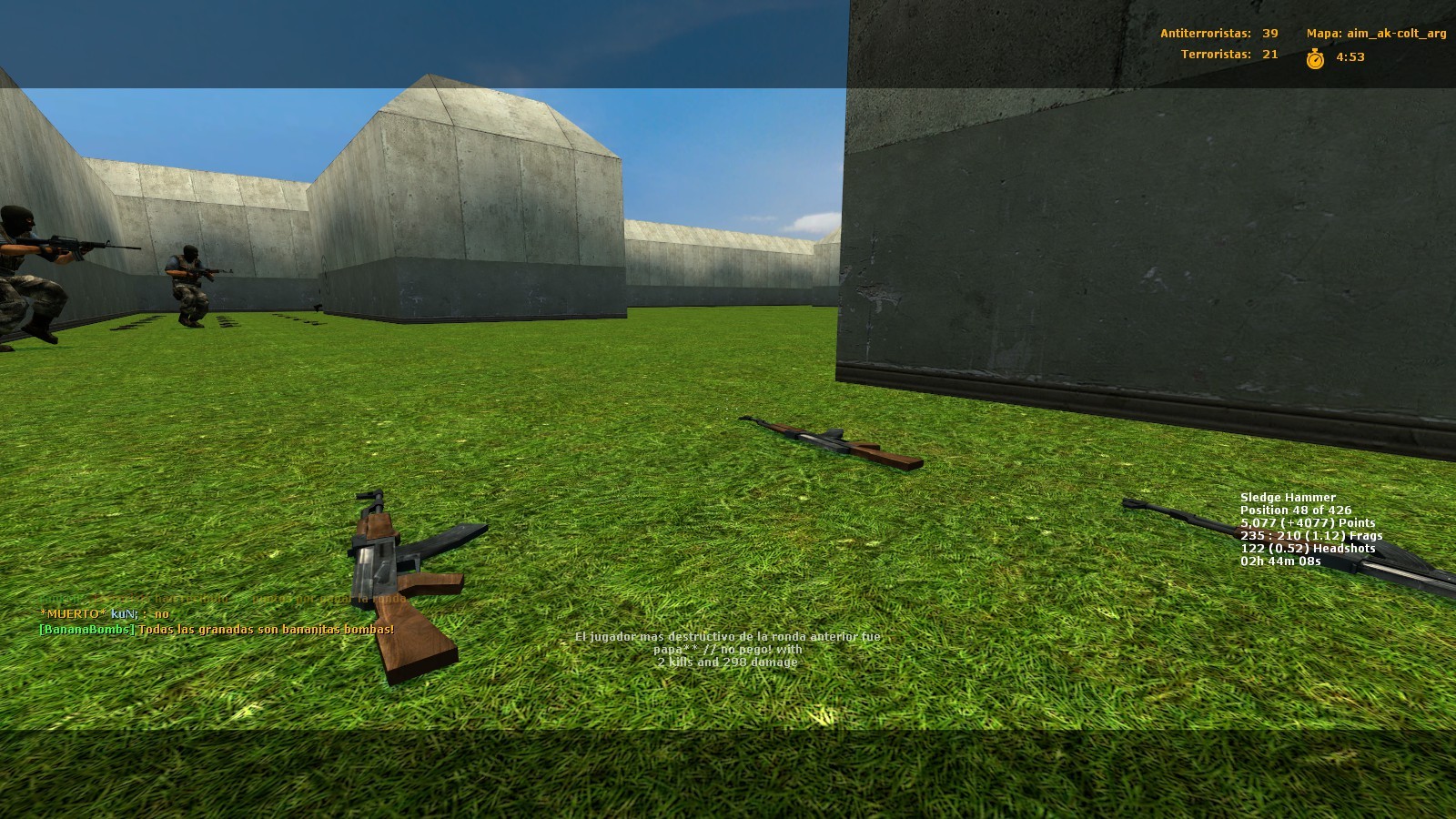Click the stopwatch timer icon in the HUD
Viewport: 1456px width, 819px height.
pyautogui.click(x=1313, y=57)
